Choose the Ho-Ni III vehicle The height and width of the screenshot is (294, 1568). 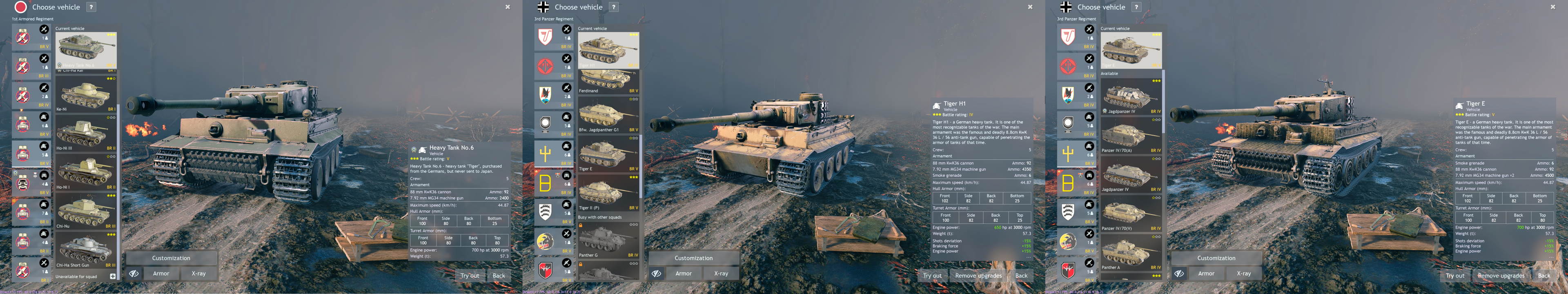coord(85,133)
